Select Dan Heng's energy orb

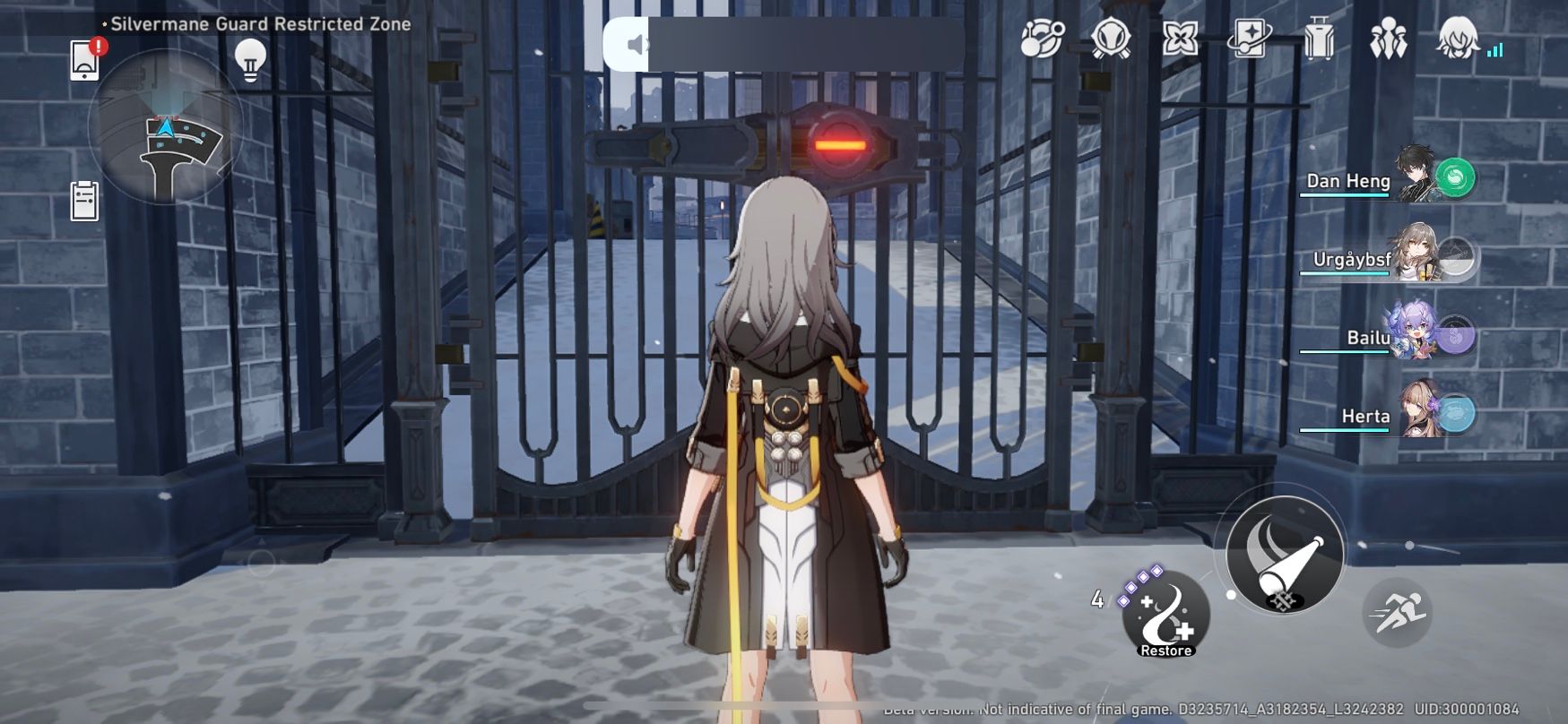click(1457, 177)
